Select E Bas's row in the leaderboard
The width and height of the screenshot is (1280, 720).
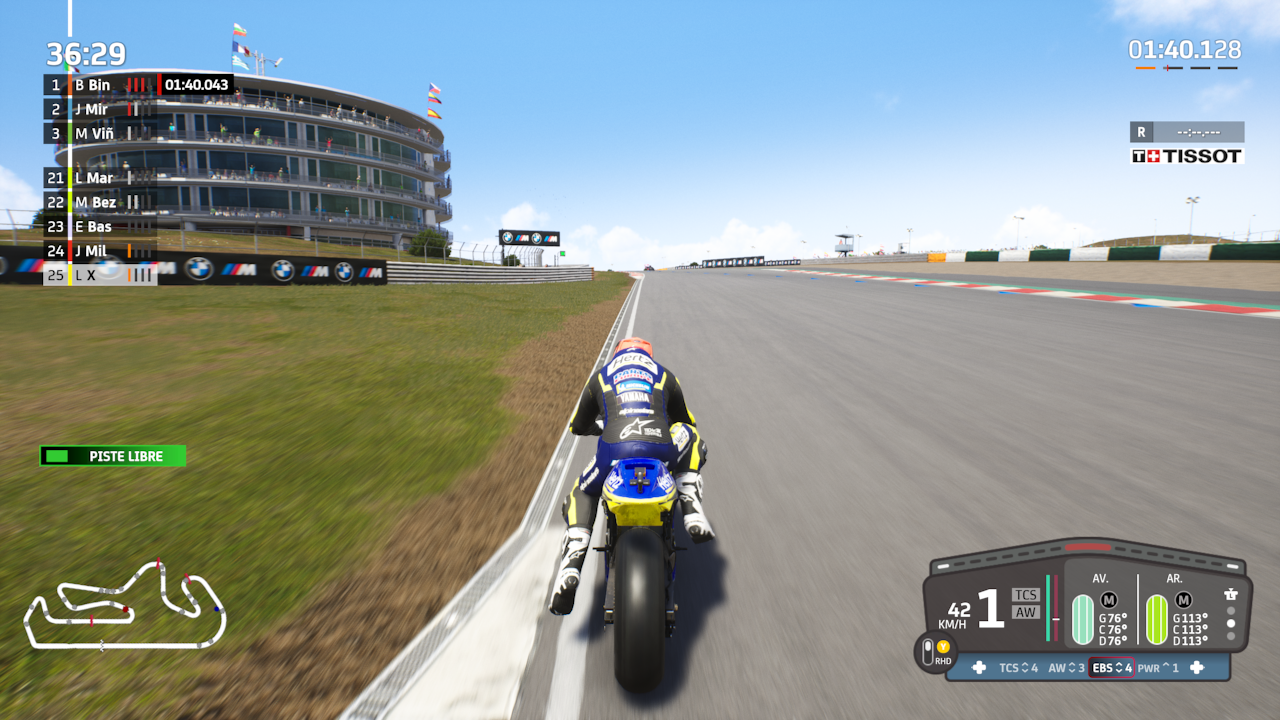pyautogui.click(x=100, y=226)
